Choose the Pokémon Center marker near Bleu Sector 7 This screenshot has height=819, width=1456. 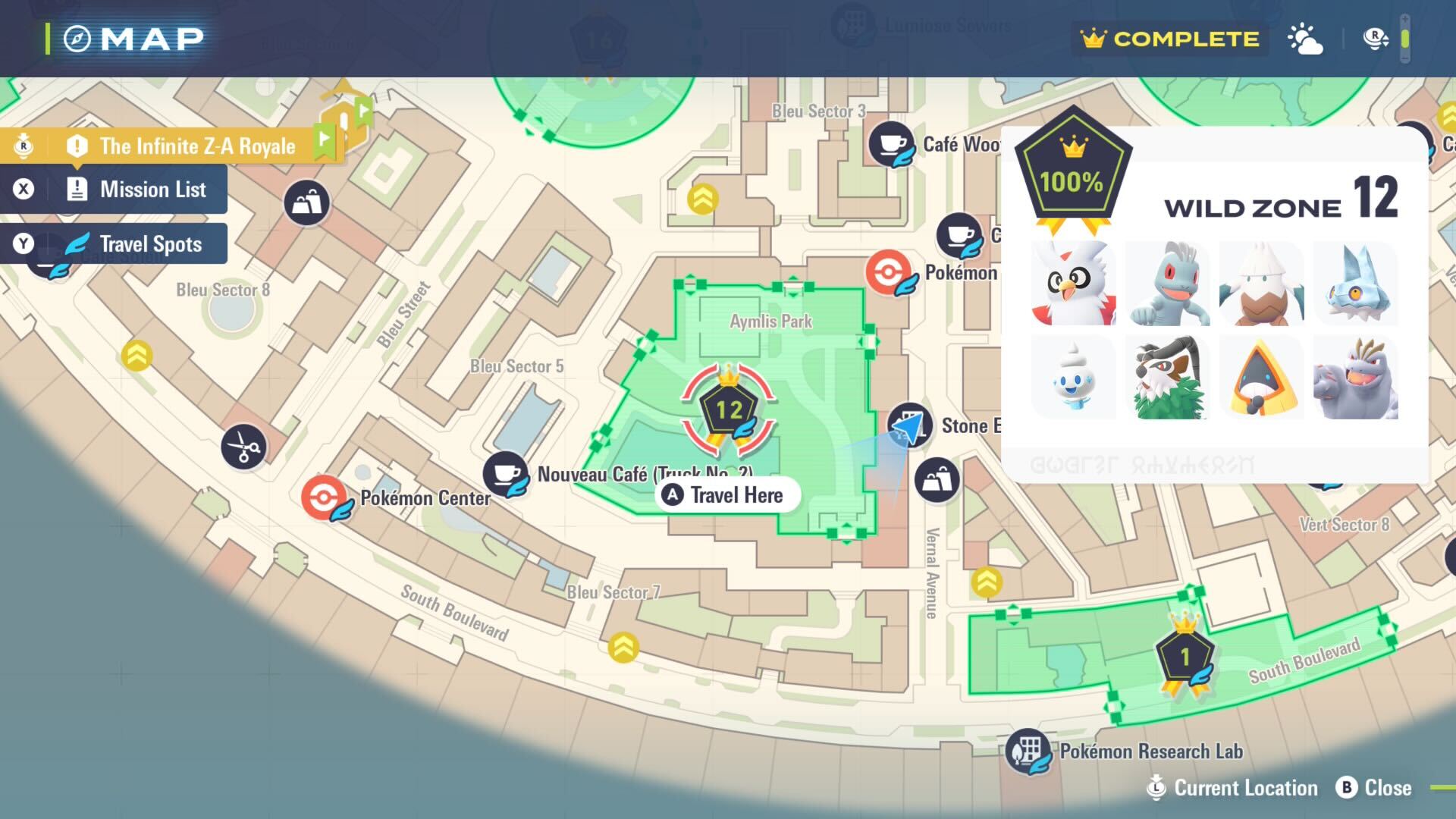tap(324, 497)
